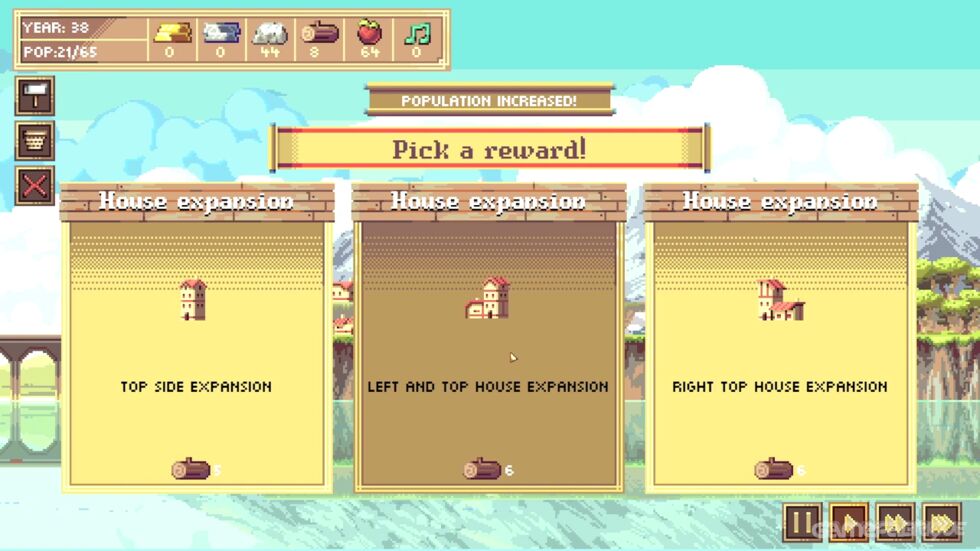Click the red X button
Image resolution: width=980 pixels, height=551 pixels.
pyautogui.click(x=35, y=185)
